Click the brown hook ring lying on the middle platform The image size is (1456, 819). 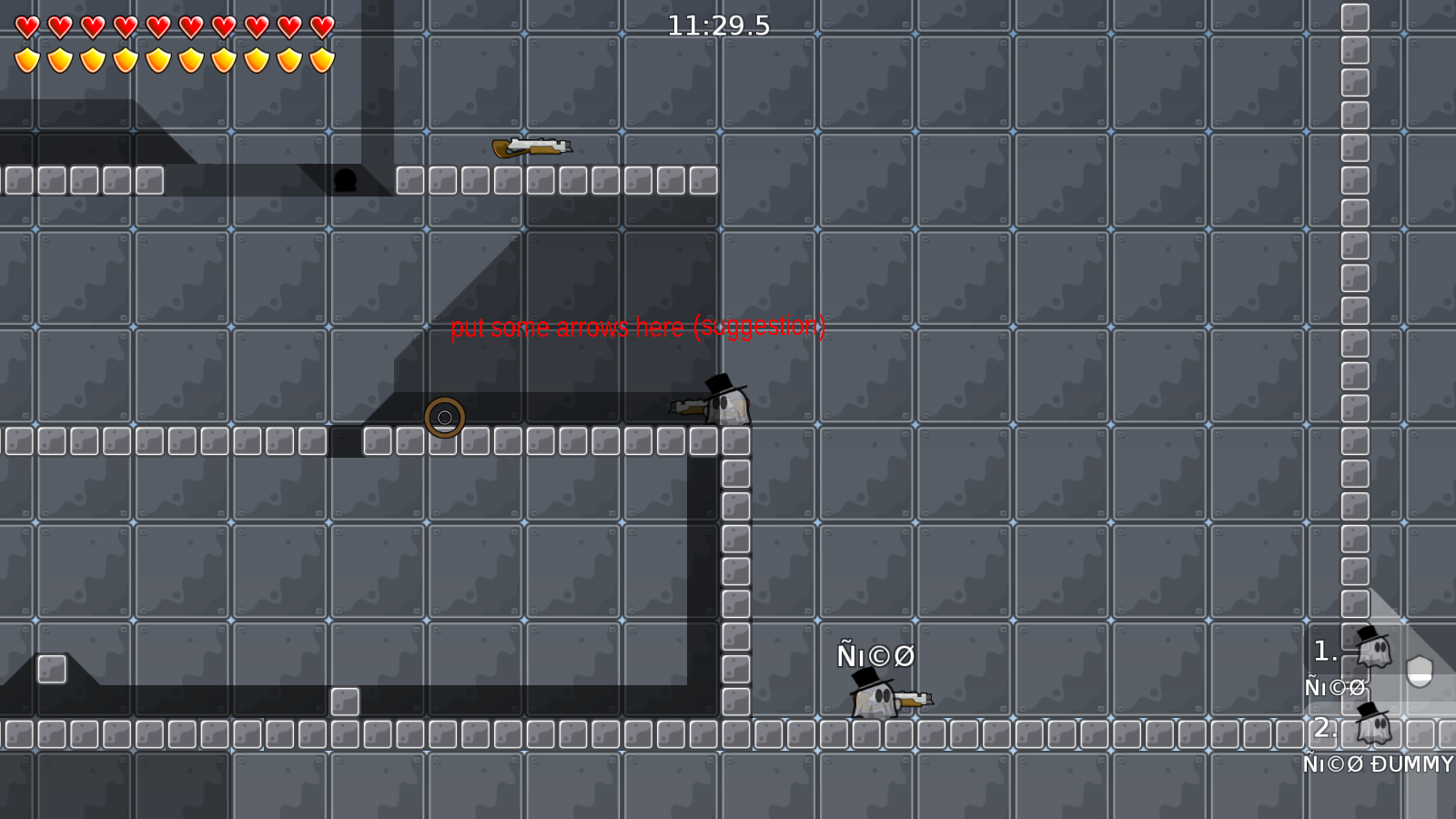[446, 417]
